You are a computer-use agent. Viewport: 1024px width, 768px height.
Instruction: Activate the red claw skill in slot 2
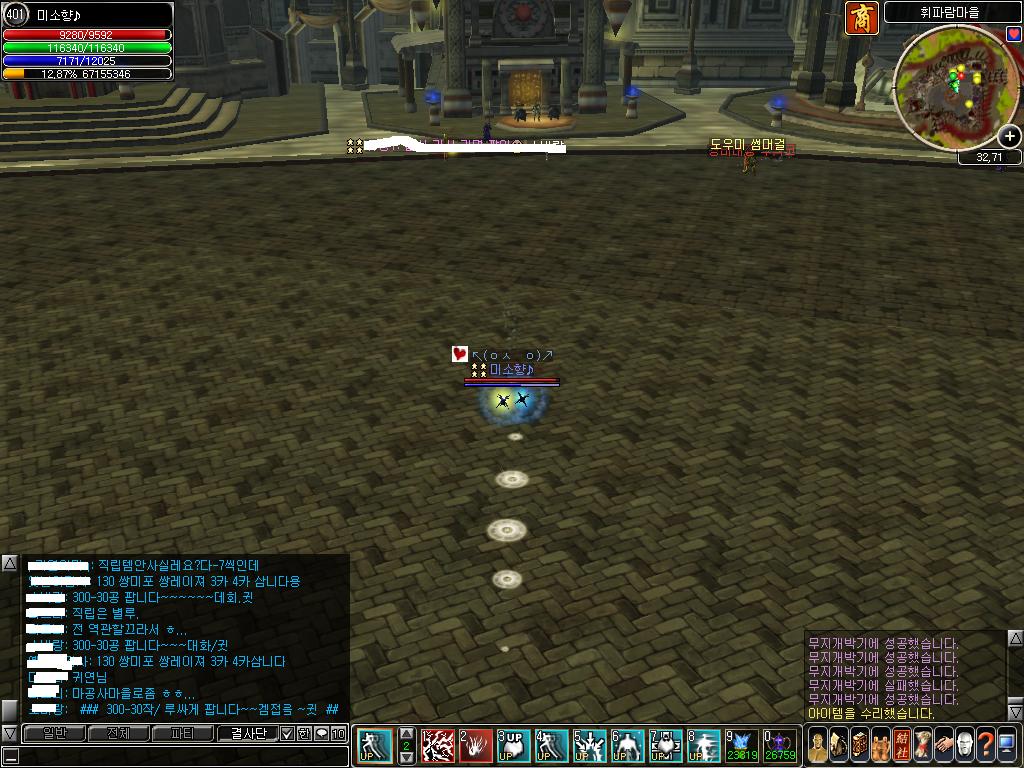476,745
